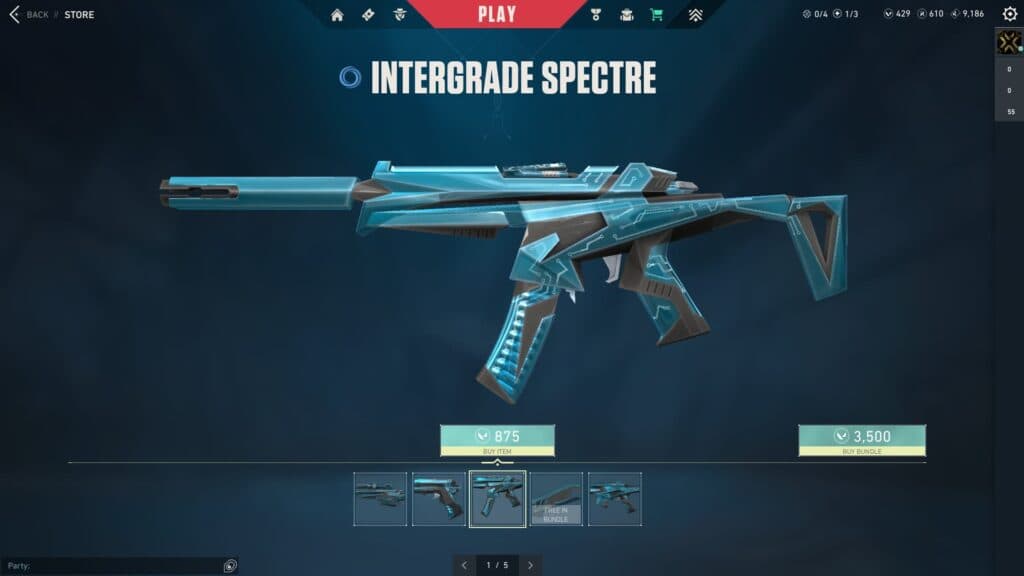Open the home screen icon

tap(337, 15)
